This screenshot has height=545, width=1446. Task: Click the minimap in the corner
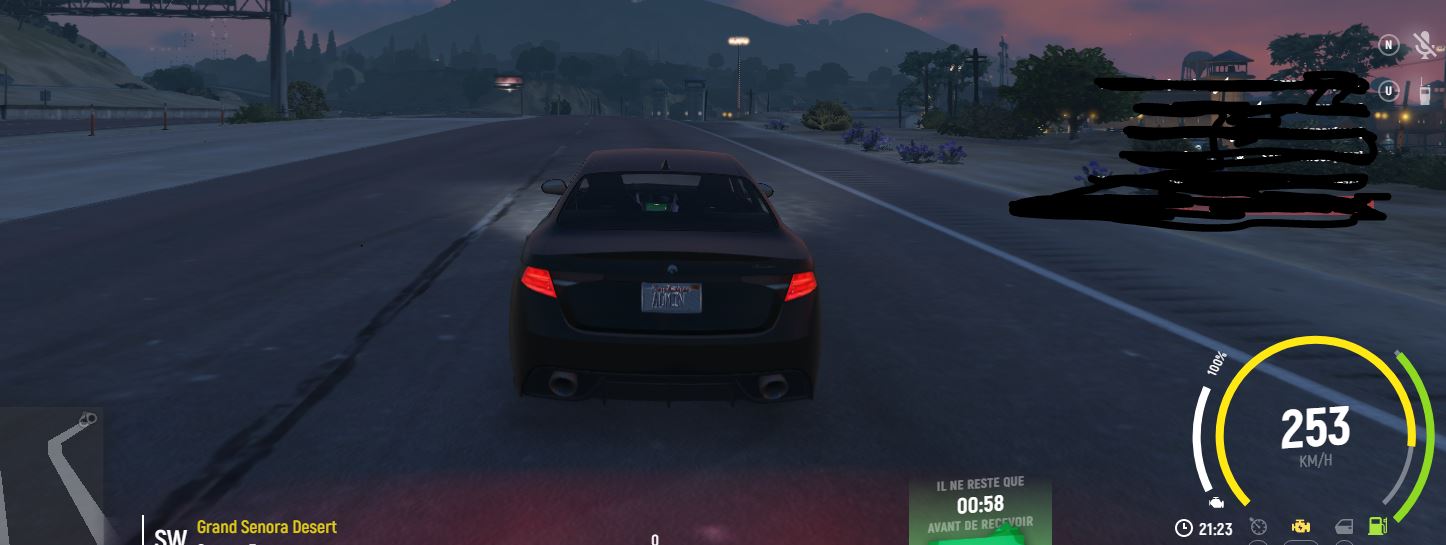pyautogui.click(x=50, y=475)
